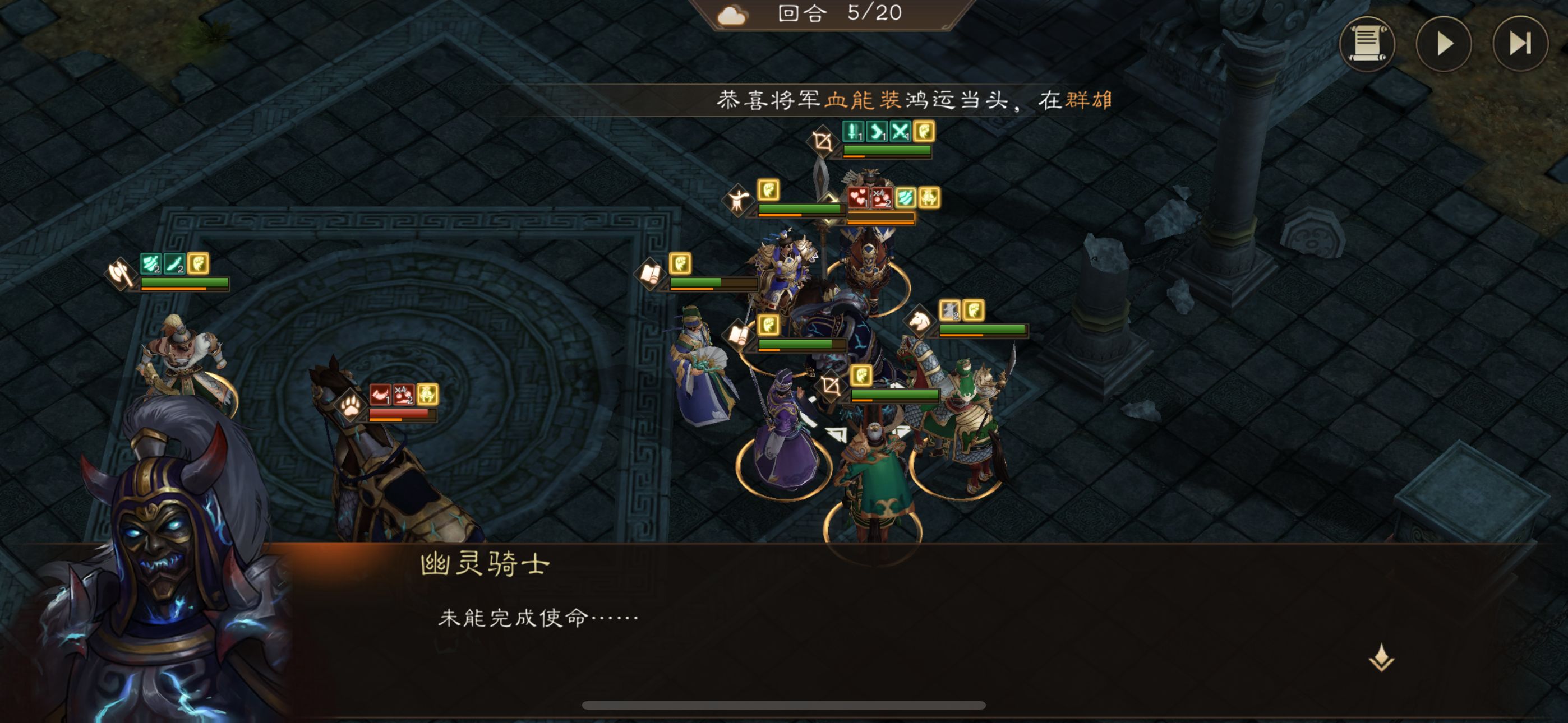Click the x4 stacked red debuff icon
Image resolution: width=1568 pixels, height=723 pixels.
882,198
